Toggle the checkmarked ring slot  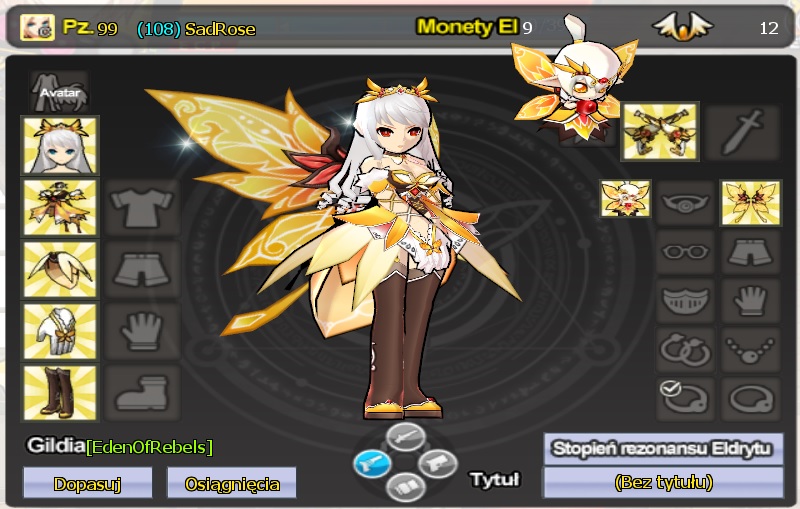685,398
